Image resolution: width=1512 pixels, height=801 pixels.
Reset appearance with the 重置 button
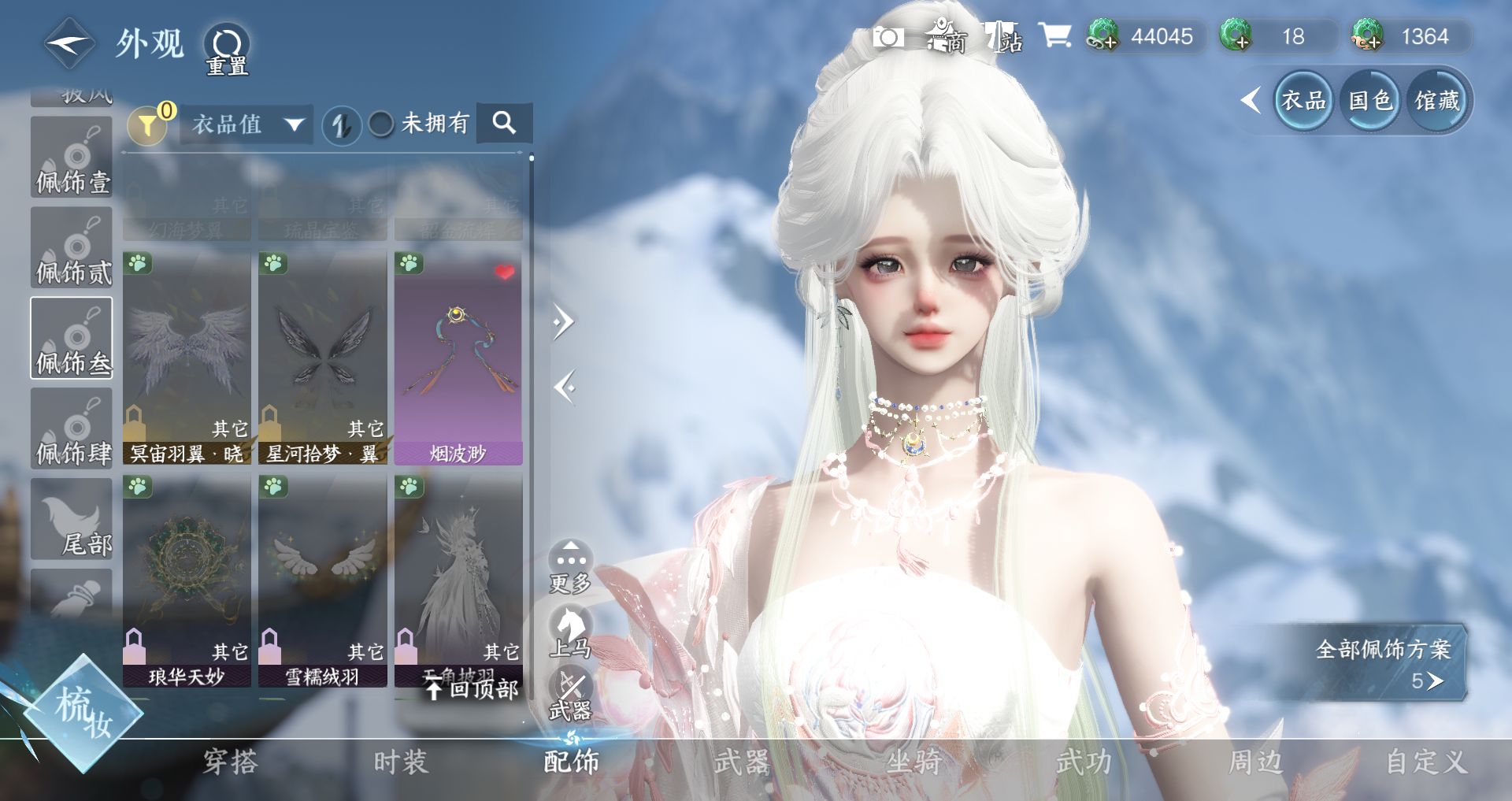coord(228,47)
